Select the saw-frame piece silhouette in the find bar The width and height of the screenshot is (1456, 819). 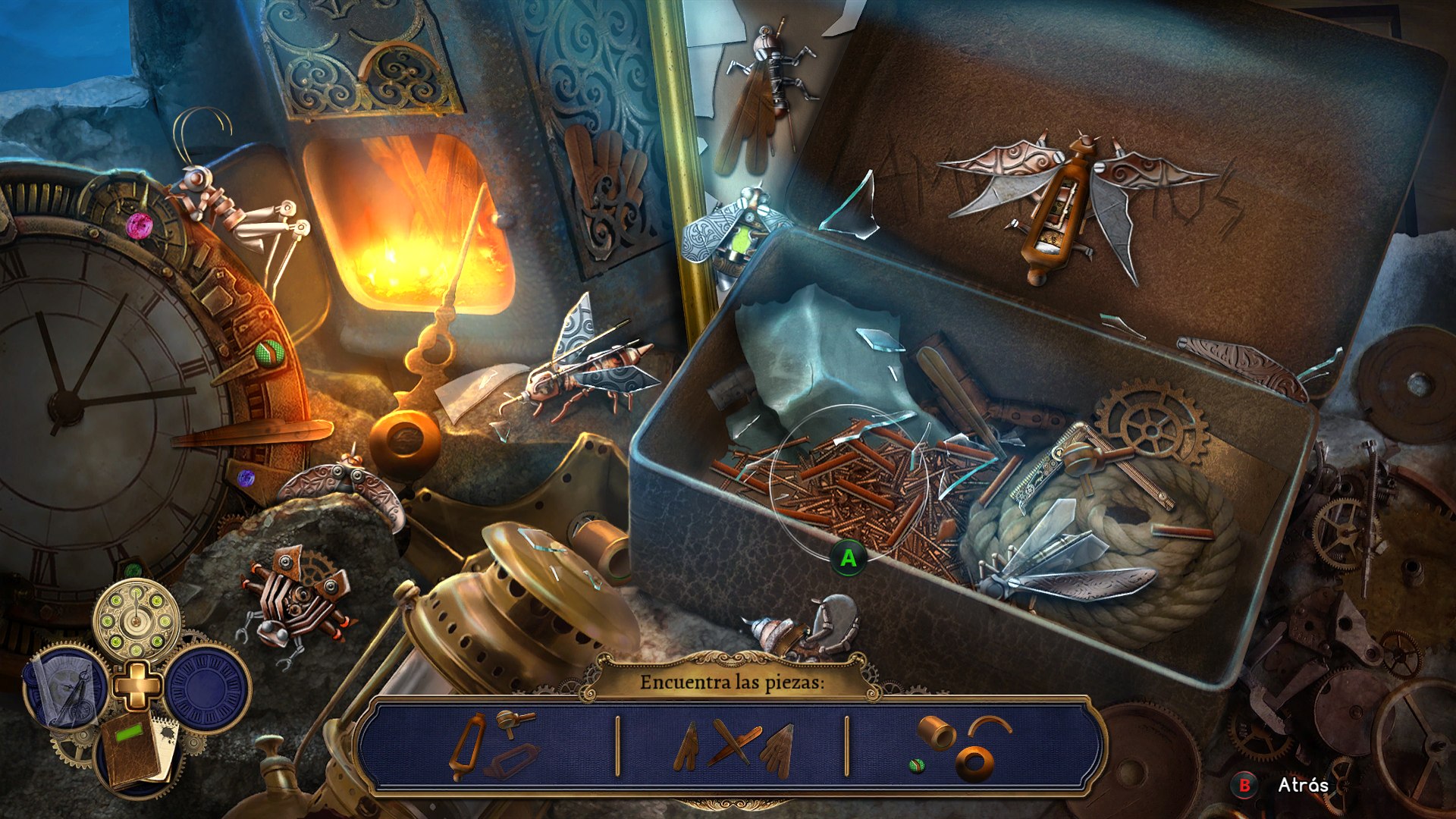click(467, 745)
